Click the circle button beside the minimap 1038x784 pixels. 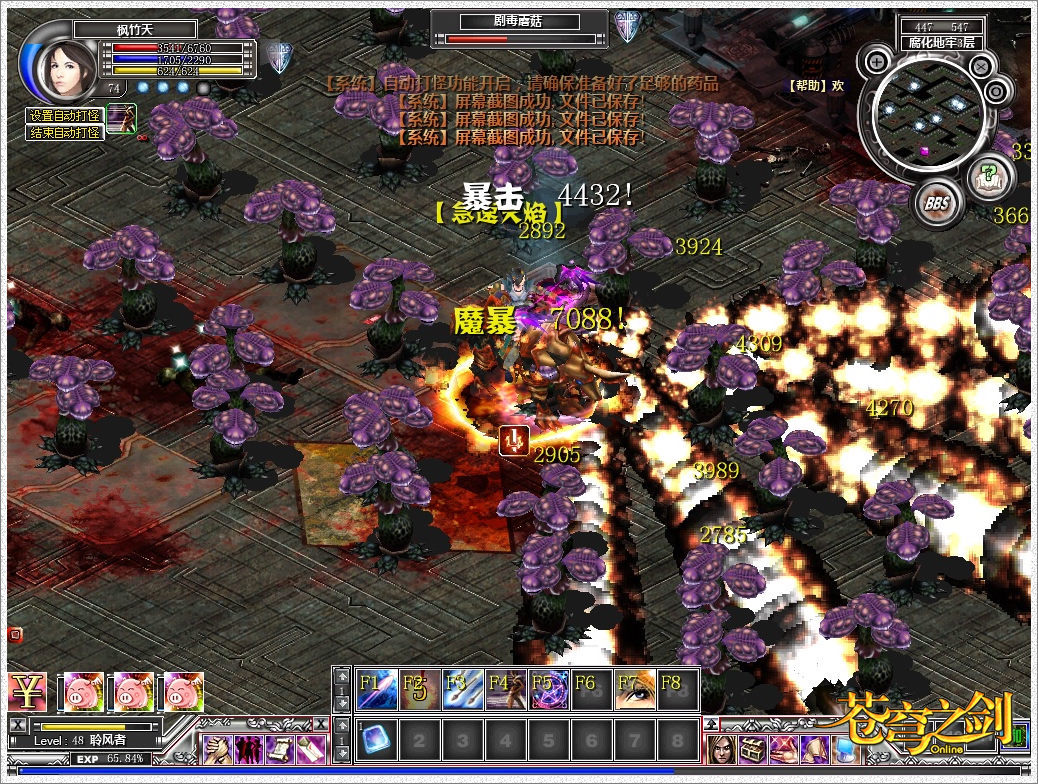[996, 92]
